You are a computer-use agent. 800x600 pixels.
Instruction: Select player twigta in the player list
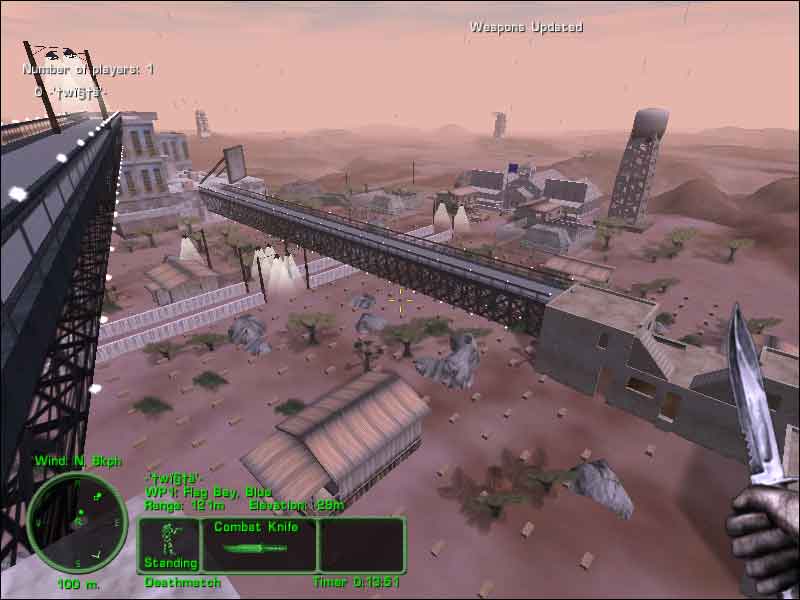70,92
